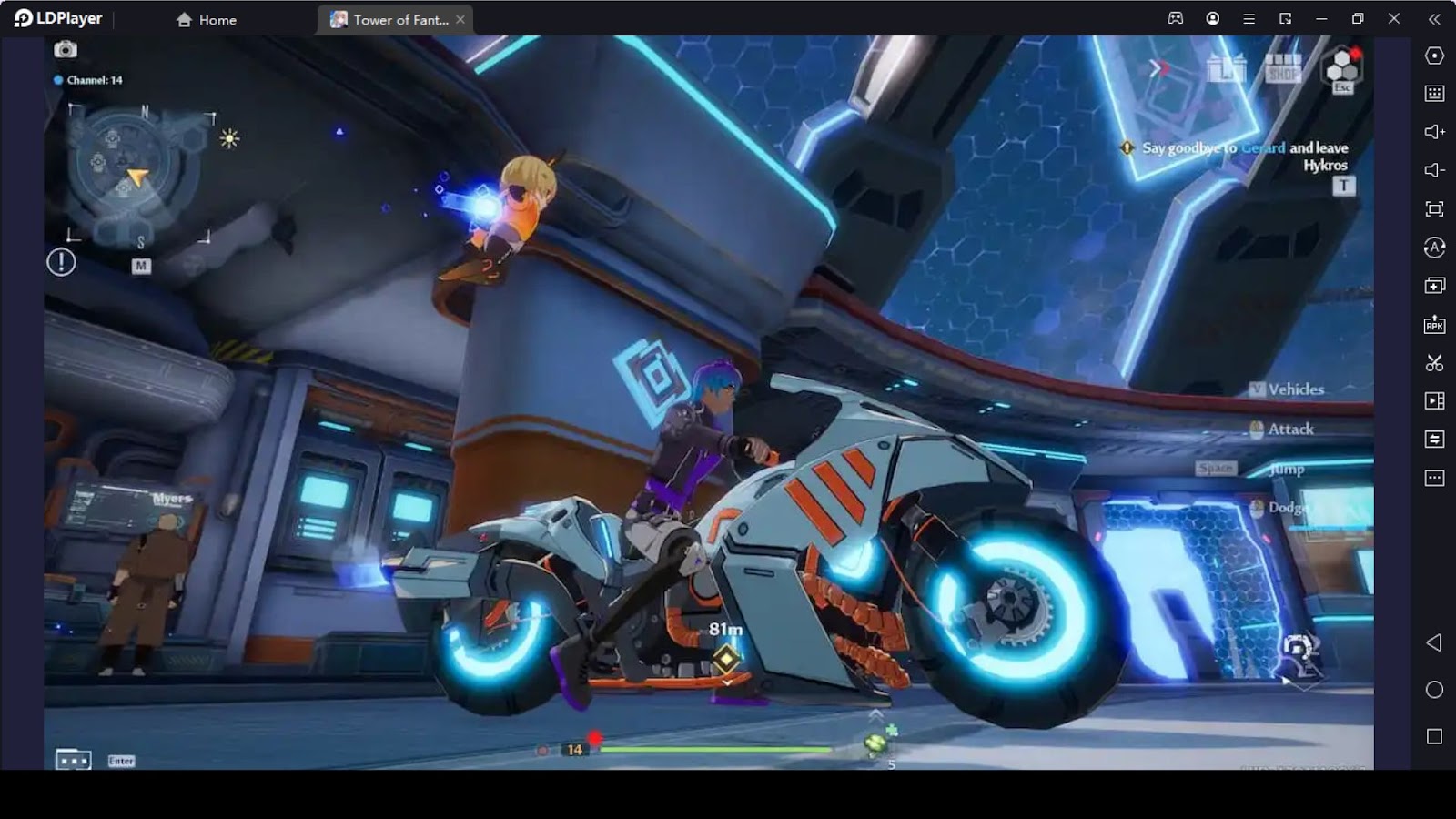Expand the red double-arrow menu toggle
This screenshot has width=1456, height=819.
point(1158,67)
